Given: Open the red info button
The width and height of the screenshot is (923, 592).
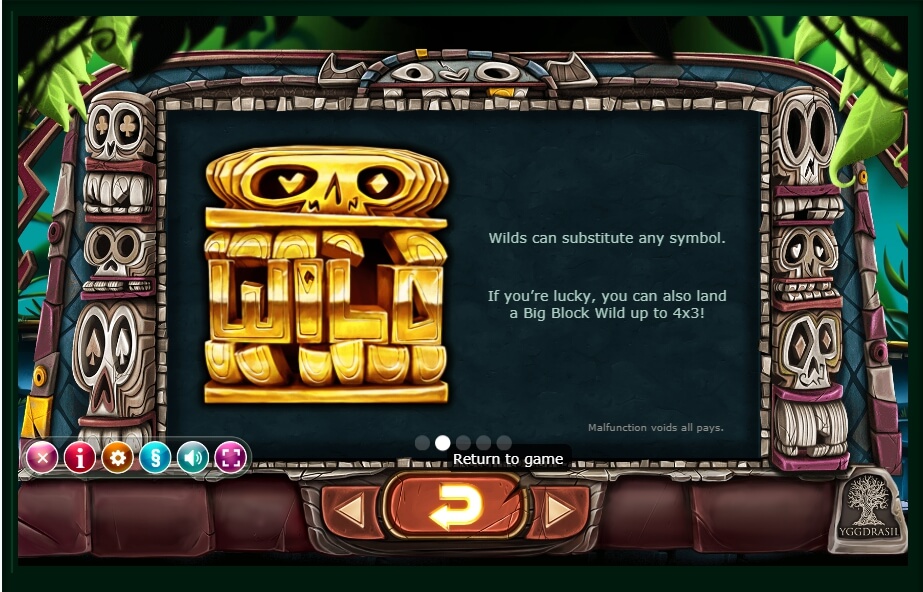Looking at the screenshot, I should [80, 458].
